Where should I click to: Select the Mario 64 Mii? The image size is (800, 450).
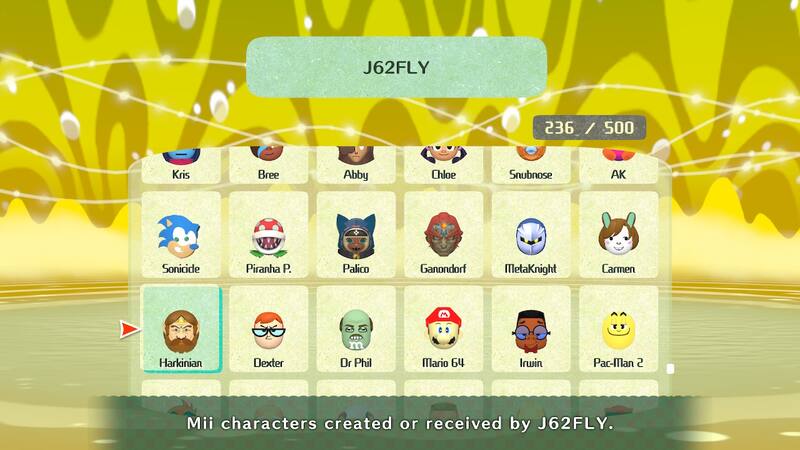pyautogui.click(x=443, y=330)
